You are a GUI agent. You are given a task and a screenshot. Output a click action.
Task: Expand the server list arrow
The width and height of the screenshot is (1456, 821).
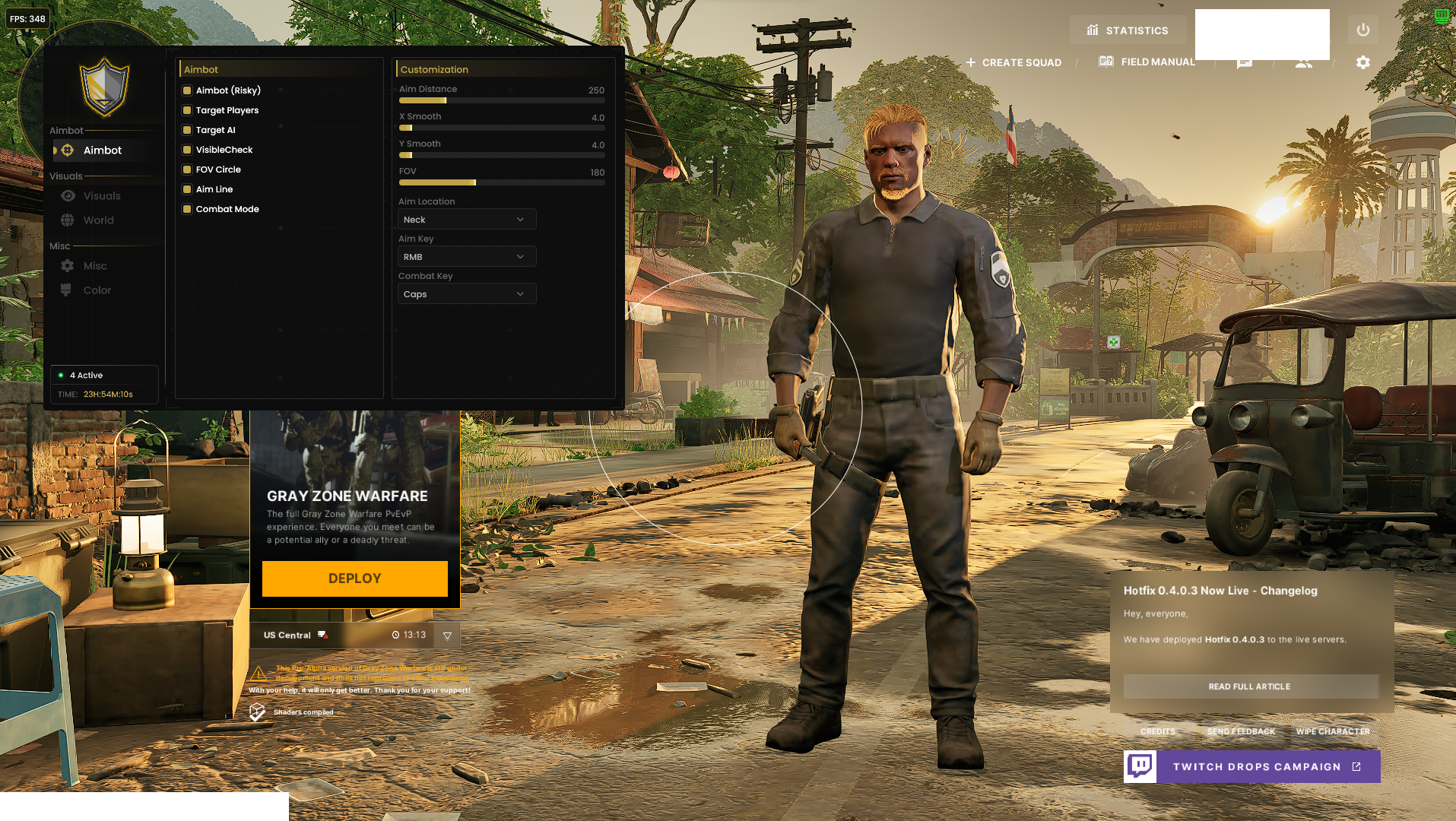447,636
